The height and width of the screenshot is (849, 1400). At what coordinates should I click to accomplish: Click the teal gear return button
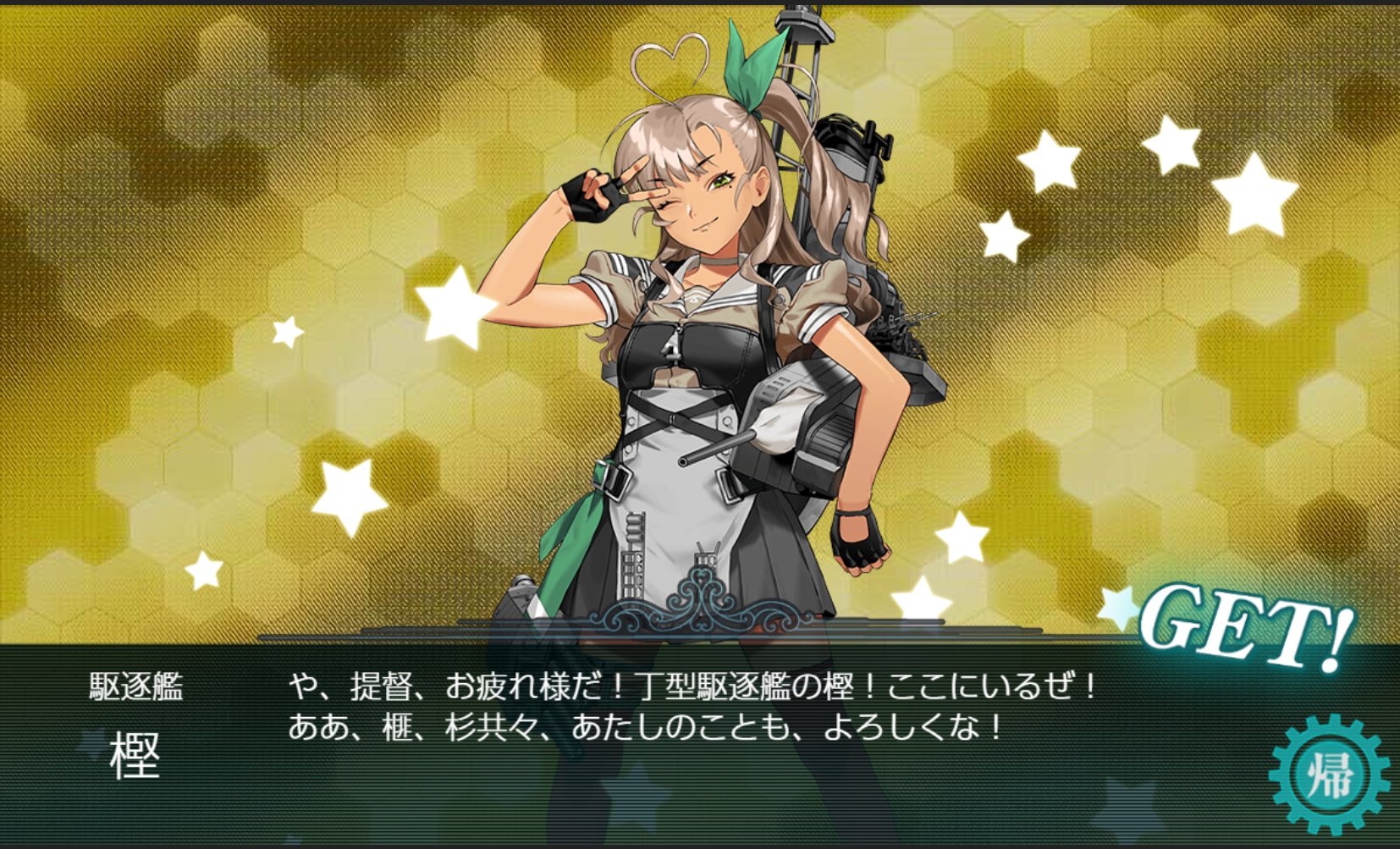[x=1328, y=775]
